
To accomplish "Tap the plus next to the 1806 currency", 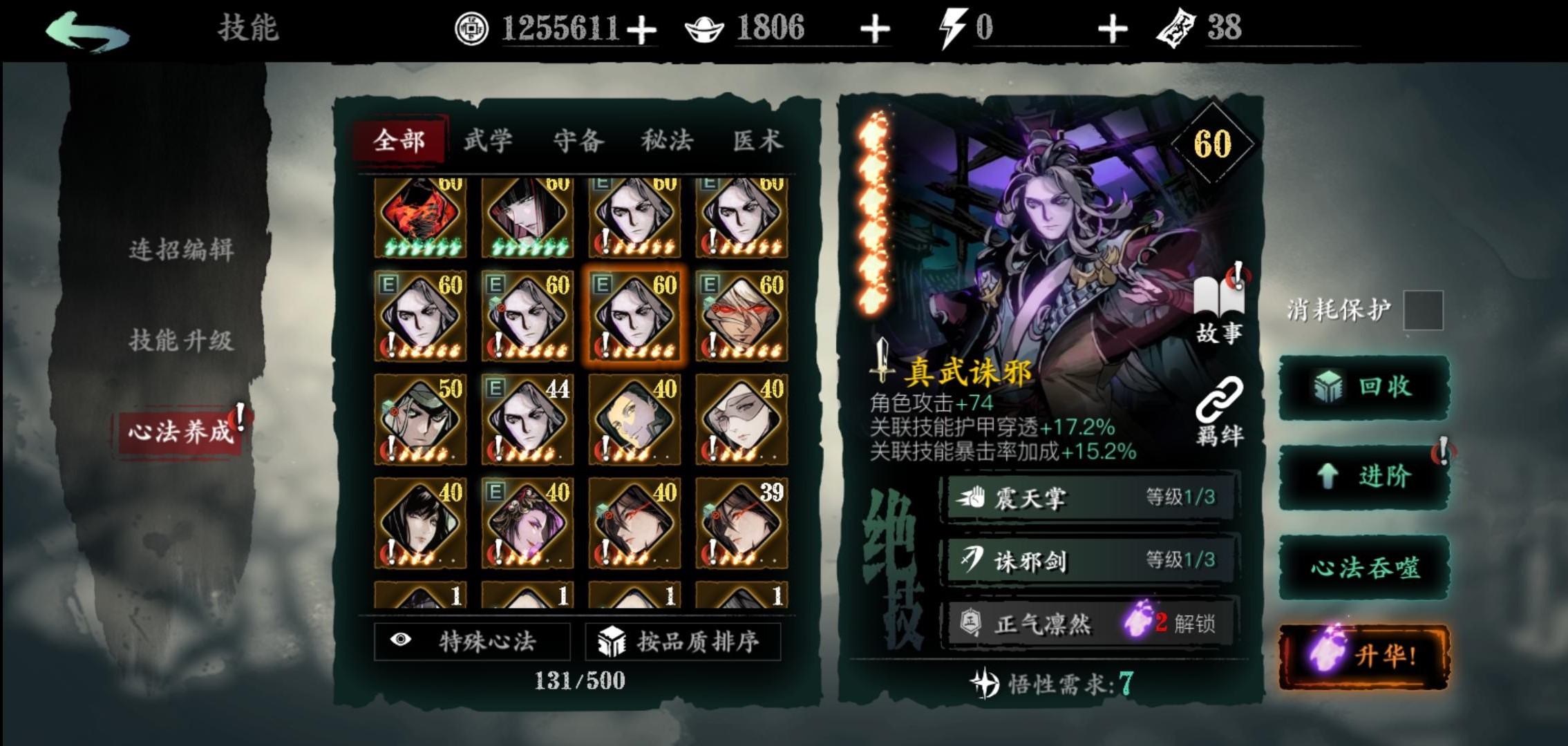I will pyautogui.click(x=875, y=27).
